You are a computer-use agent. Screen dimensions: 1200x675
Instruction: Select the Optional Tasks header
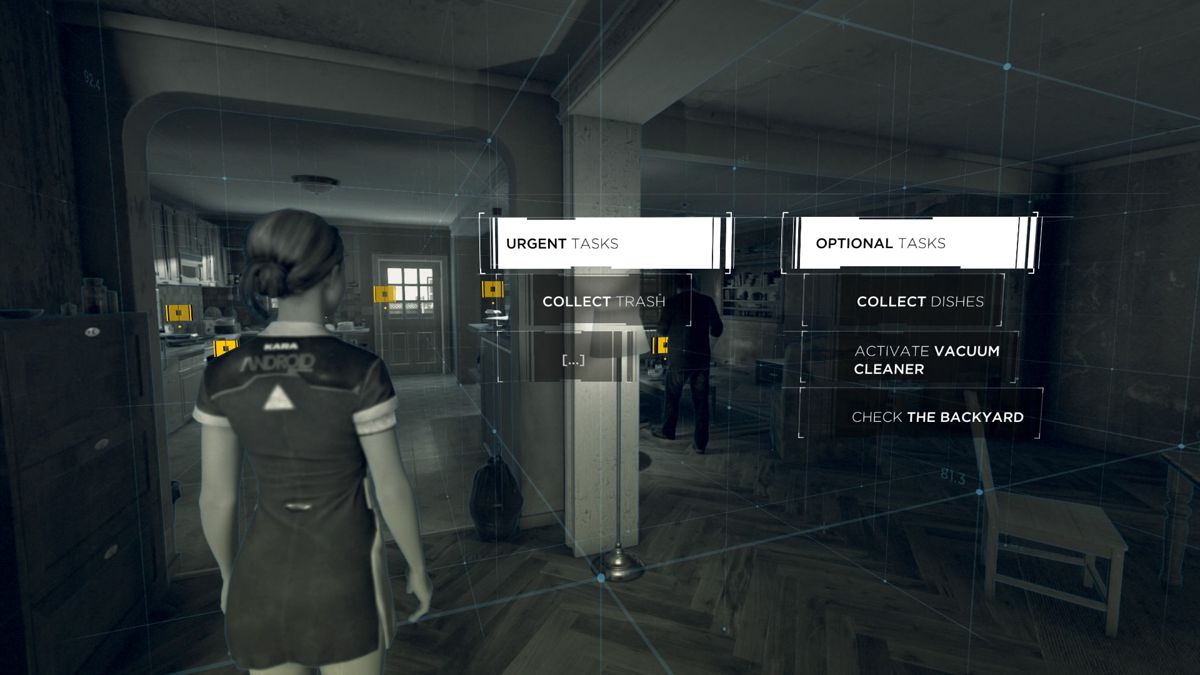click(x=910, y=243)
